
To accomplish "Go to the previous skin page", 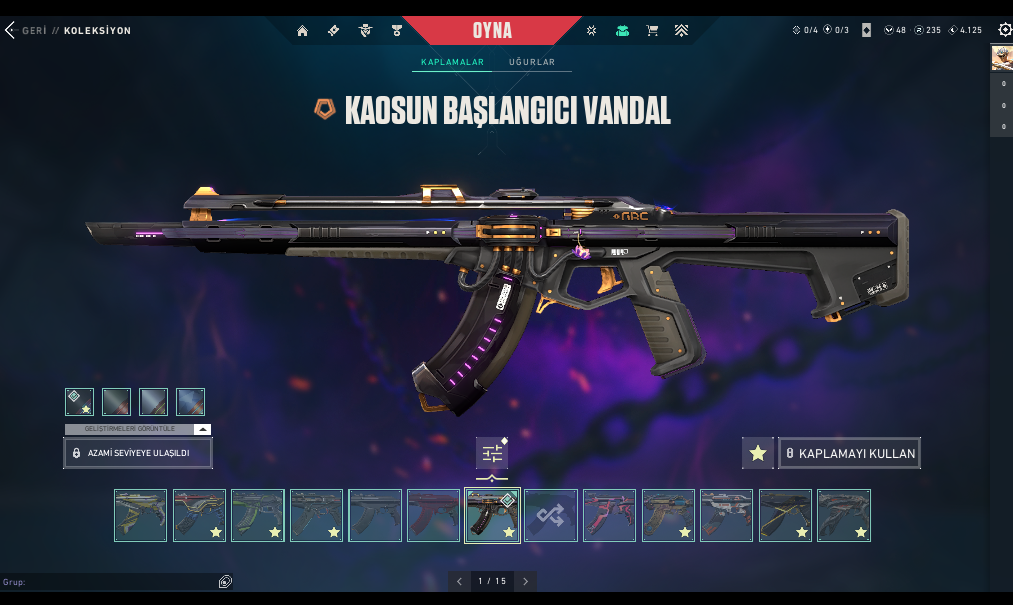I will [459, 581].
